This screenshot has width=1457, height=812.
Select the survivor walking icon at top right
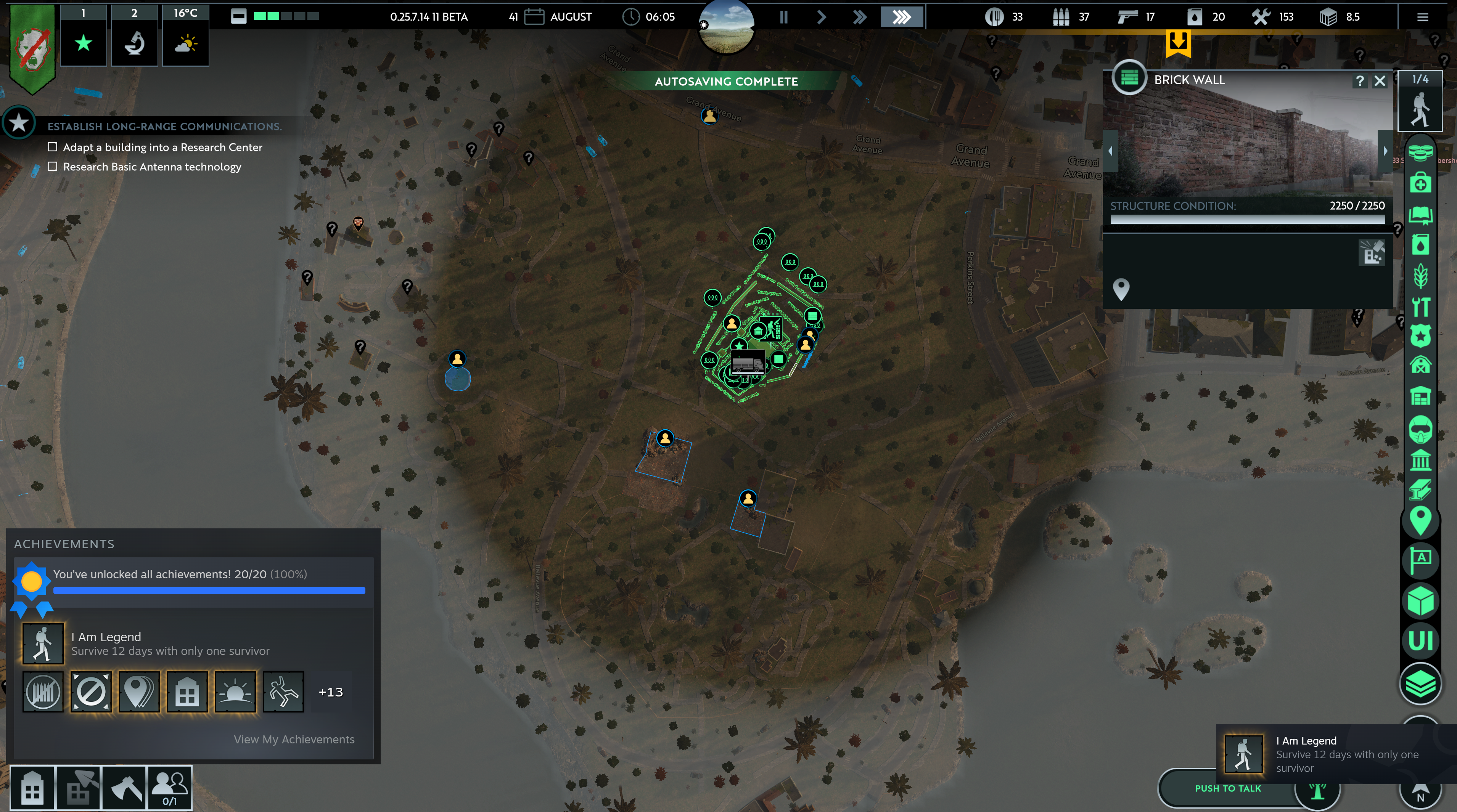1420,109
